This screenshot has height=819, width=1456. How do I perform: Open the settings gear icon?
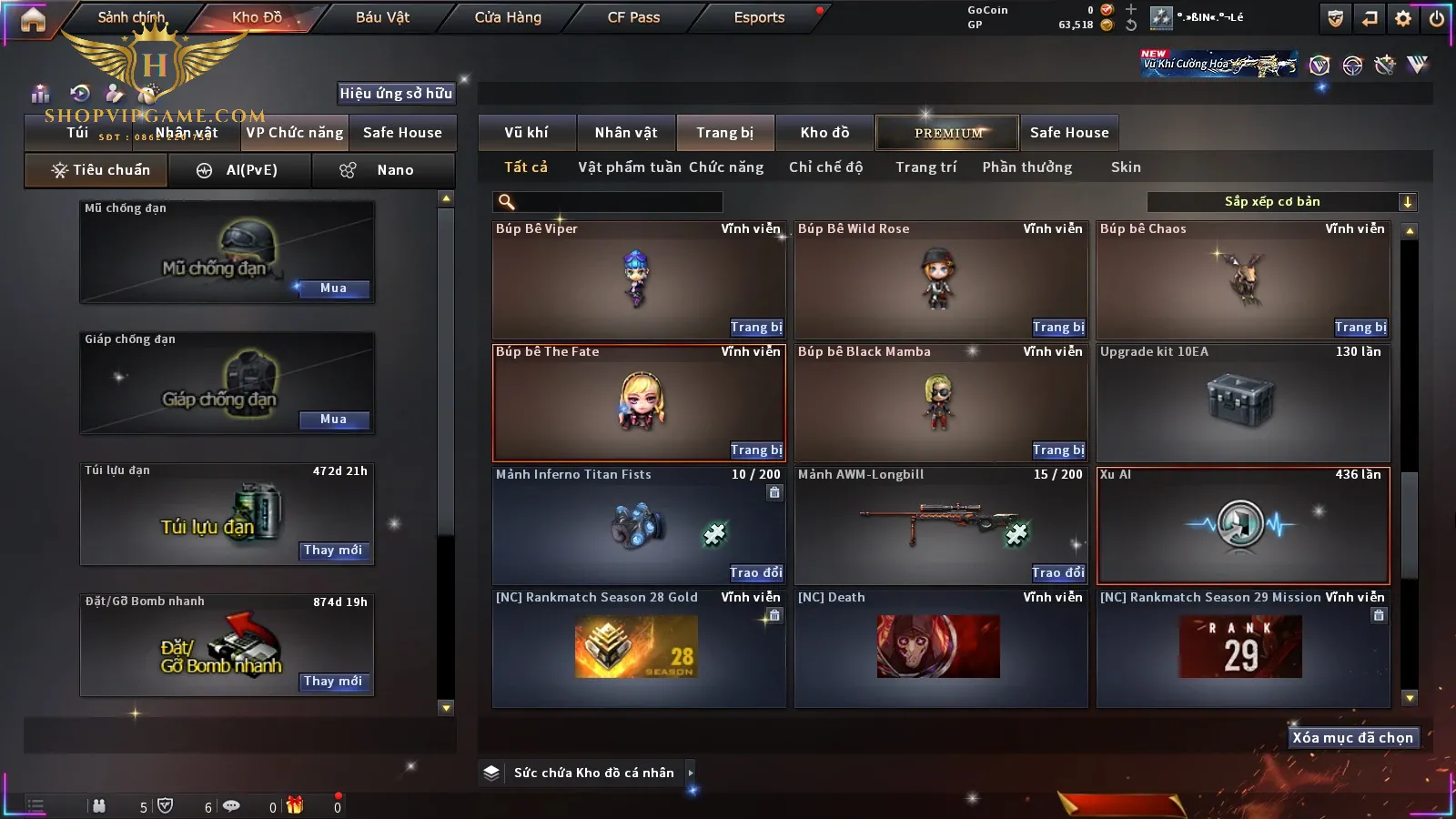(x=1403, y=18)
